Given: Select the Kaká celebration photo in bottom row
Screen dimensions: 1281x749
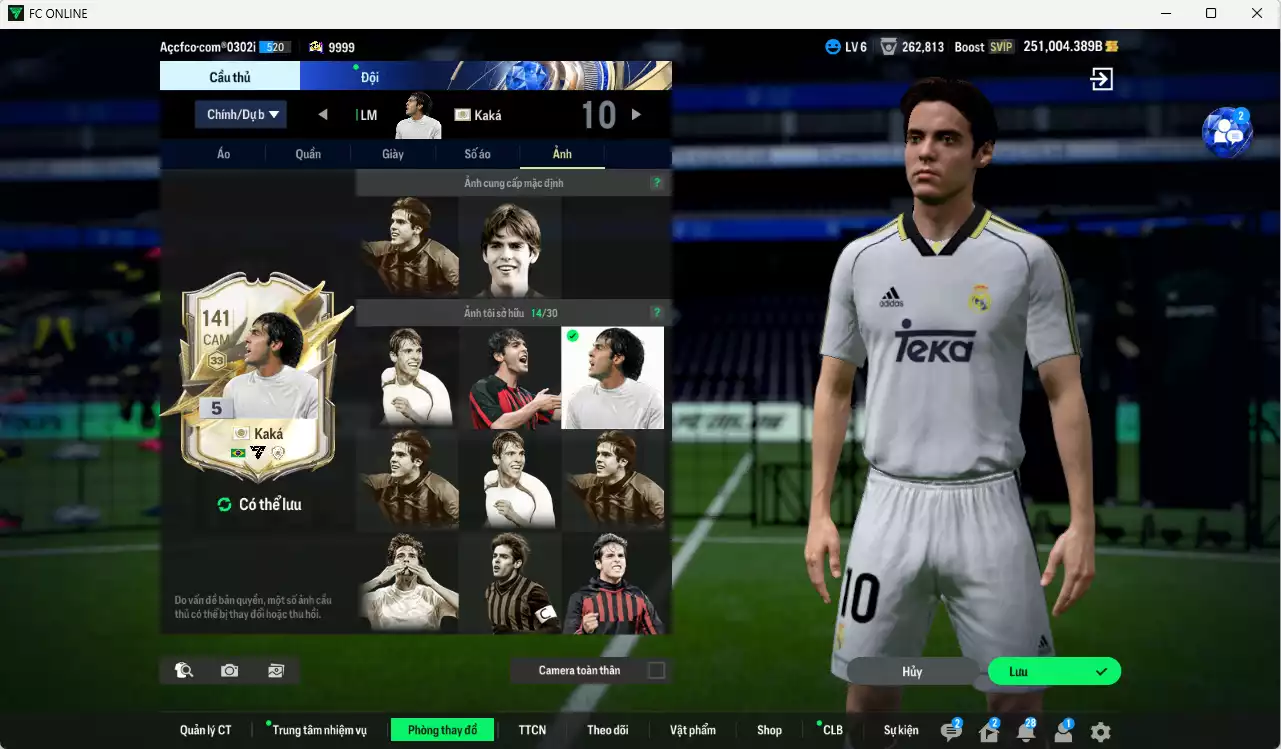Looking at the screenshot, I should click(x=408, y=583).
